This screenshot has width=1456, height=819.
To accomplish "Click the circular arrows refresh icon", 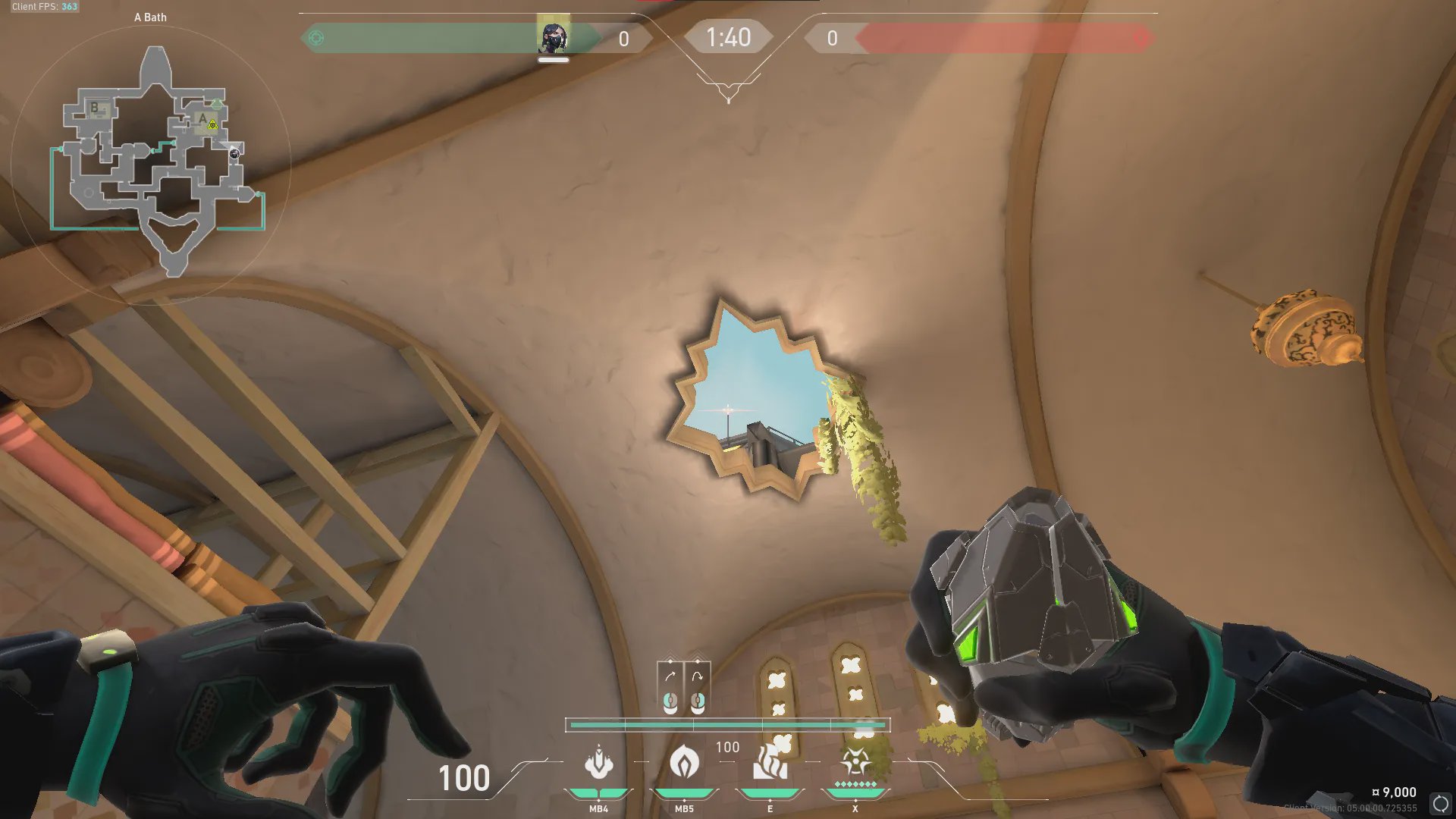I will (1440, 803).
